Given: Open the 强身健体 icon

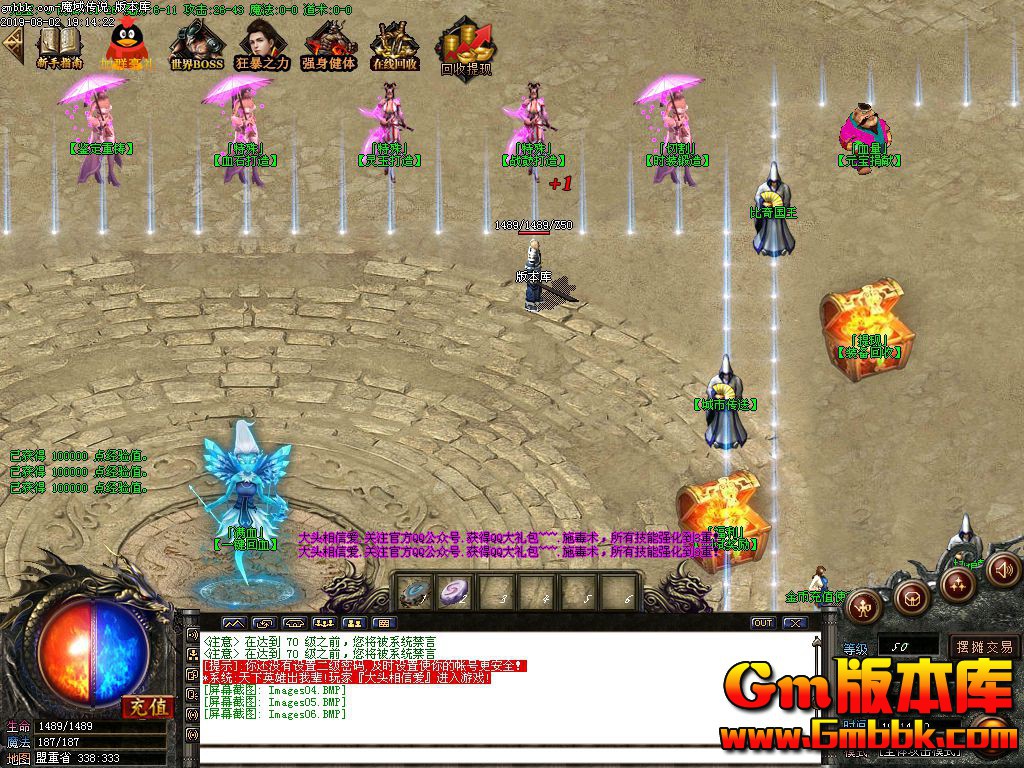Looking at the screenshot, I should 328,44.
